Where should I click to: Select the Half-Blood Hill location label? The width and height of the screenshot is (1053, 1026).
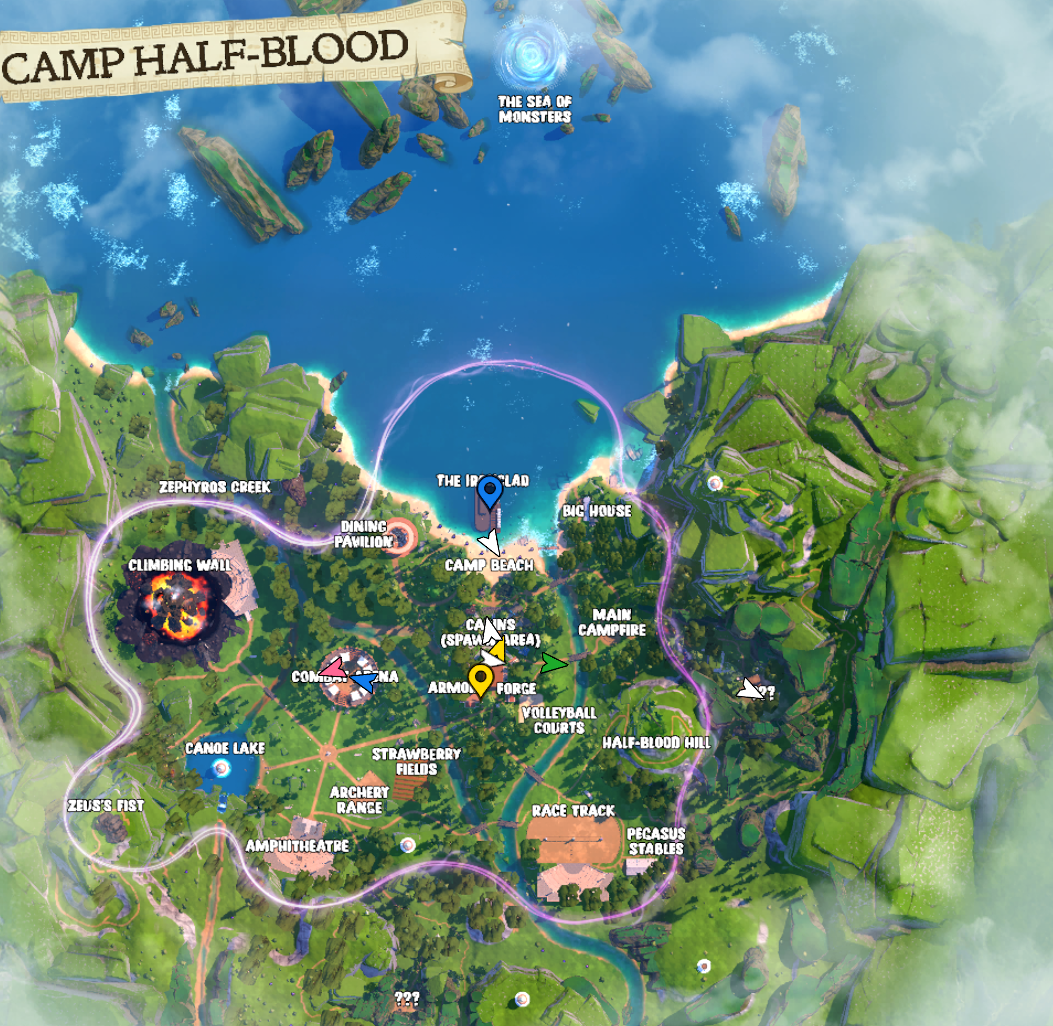[657, 743]
